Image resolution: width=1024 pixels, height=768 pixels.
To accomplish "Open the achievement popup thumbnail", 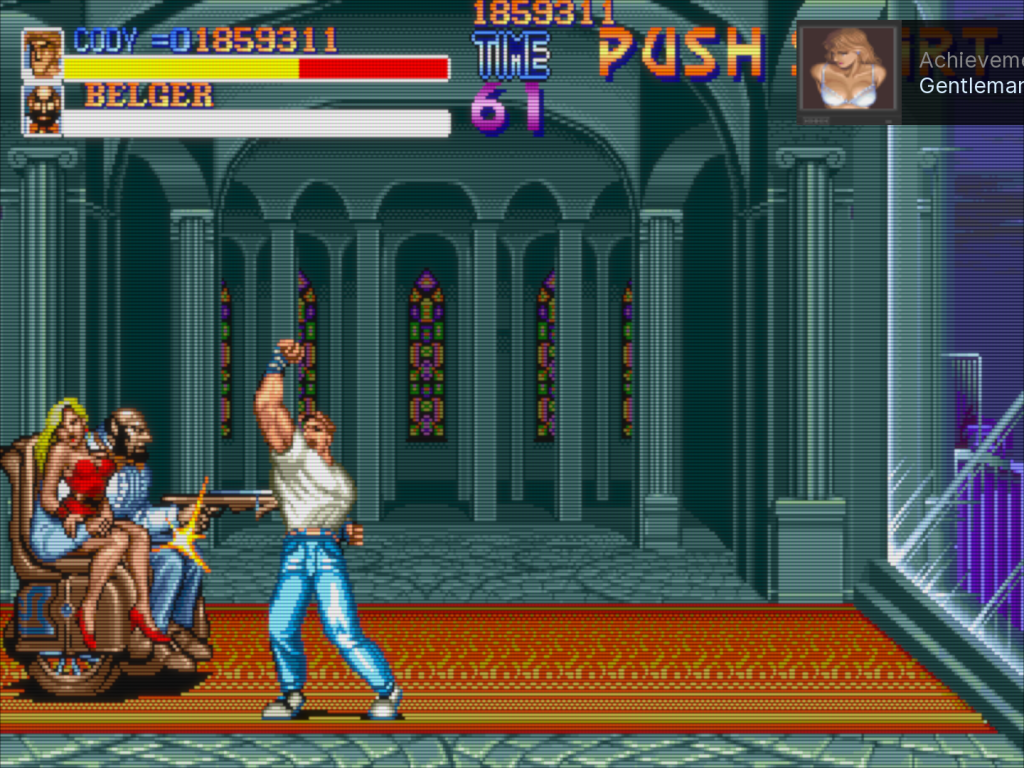I will (x=848, y=72).
